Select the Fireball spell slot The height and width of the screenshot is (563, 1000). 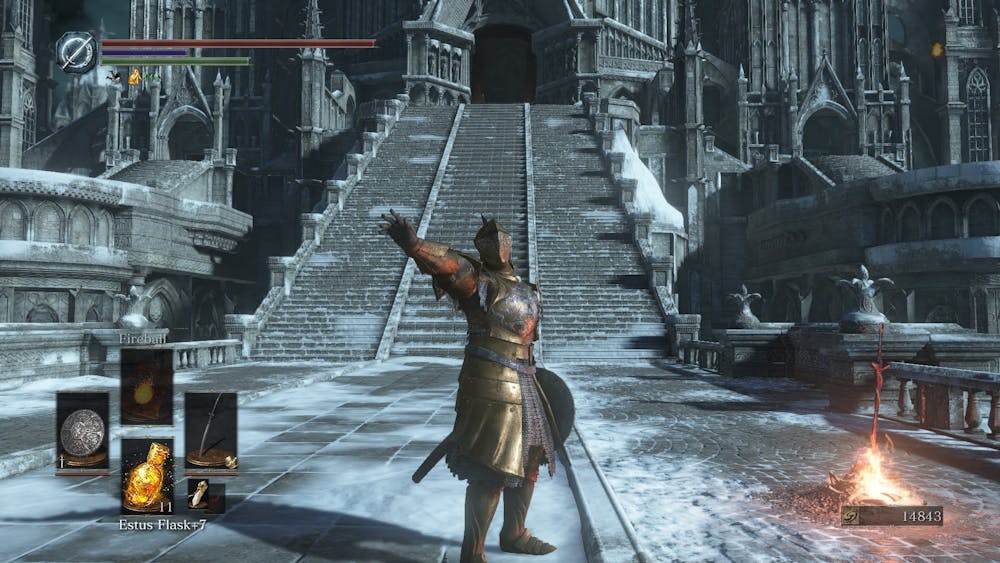coord(146,387)
